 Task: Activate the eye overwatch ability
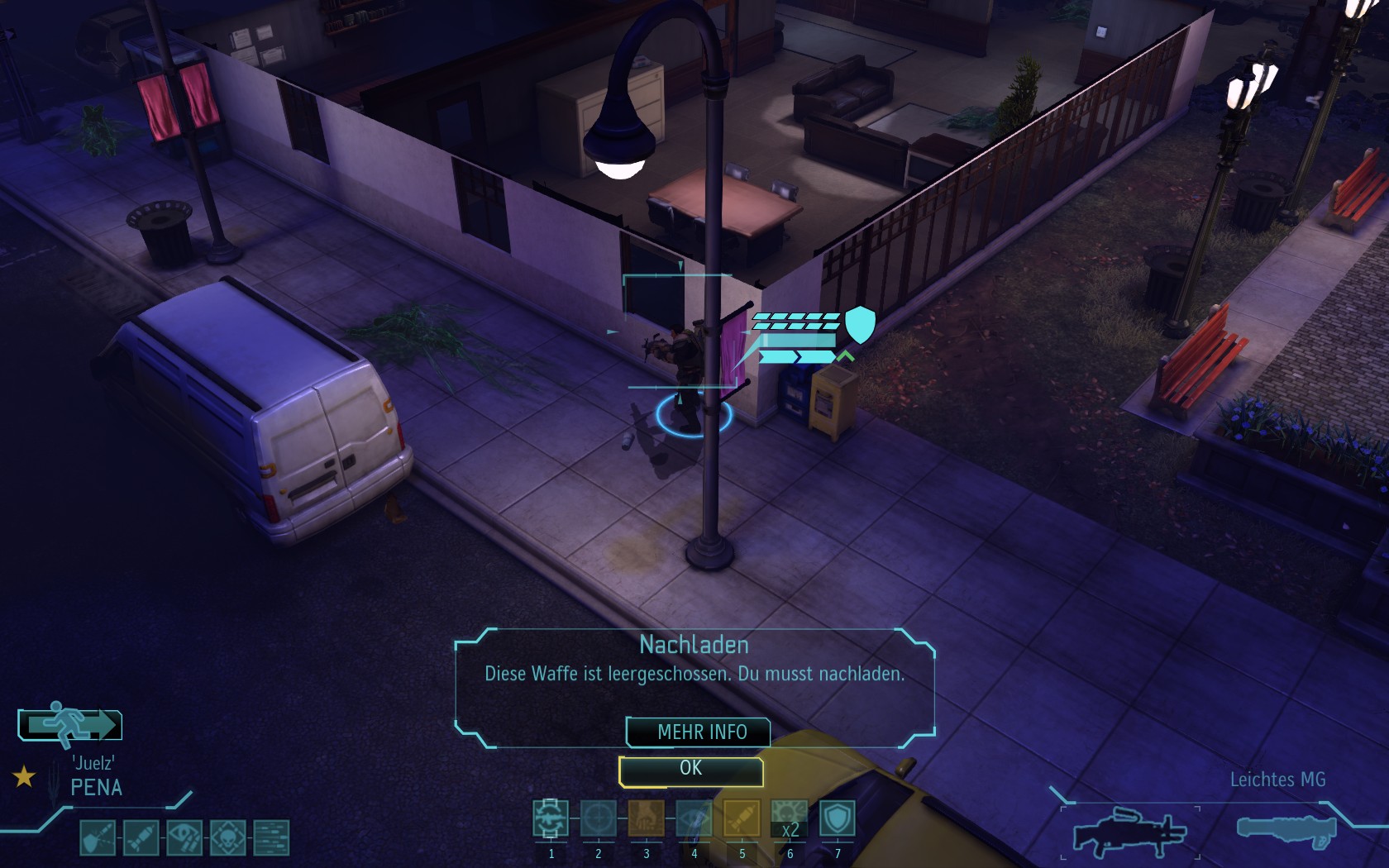(x=694, y=818)
